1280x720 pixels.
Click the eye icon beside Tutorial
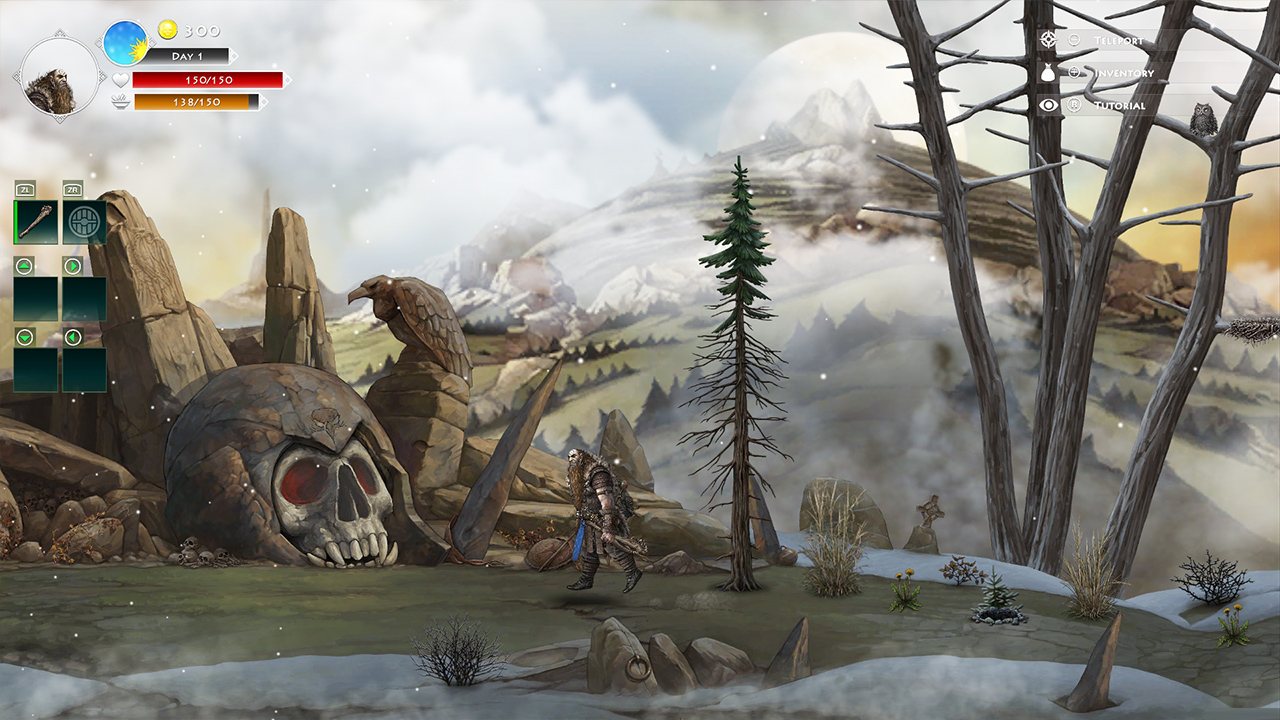click(1047, 104)
